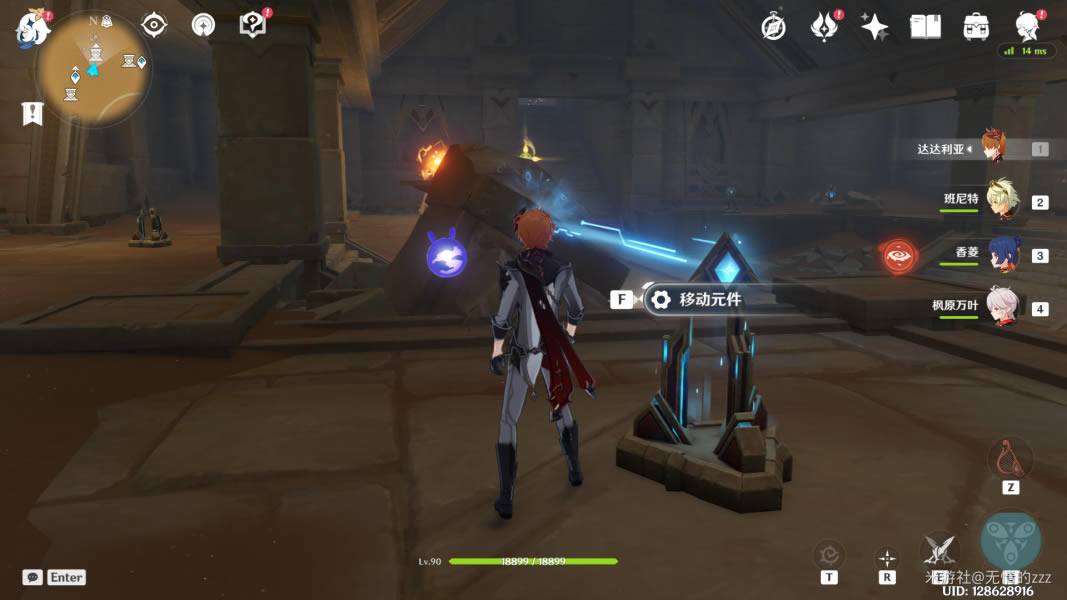This screenshot has width=1067, height=600.
Task: Switch to party member 枫原万叶
Action: 1001,306
